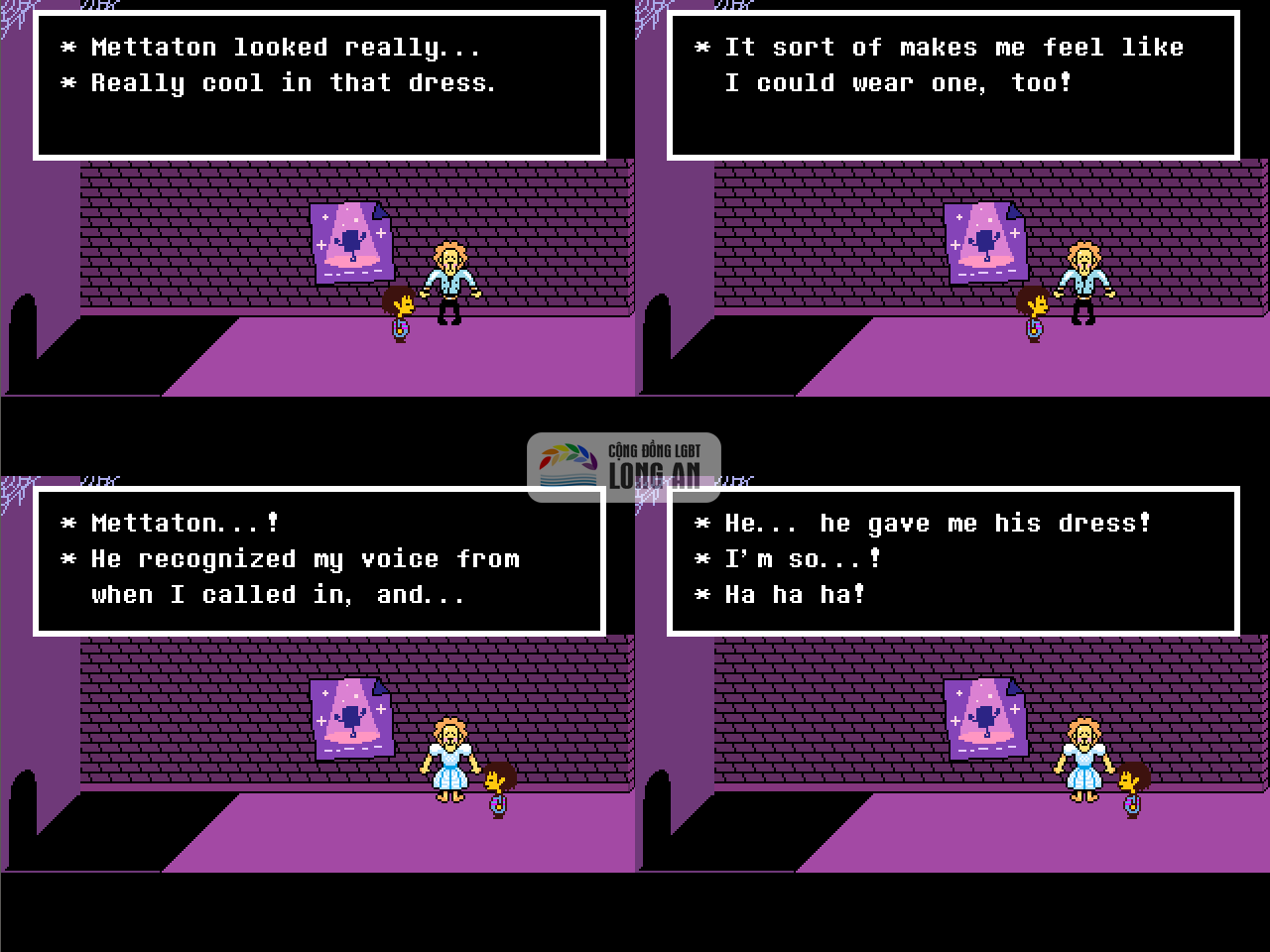Expand the dialogue box reading 'Mettaton looked really...'
This screenshot has height=952, width=1270.
(319, 84)
